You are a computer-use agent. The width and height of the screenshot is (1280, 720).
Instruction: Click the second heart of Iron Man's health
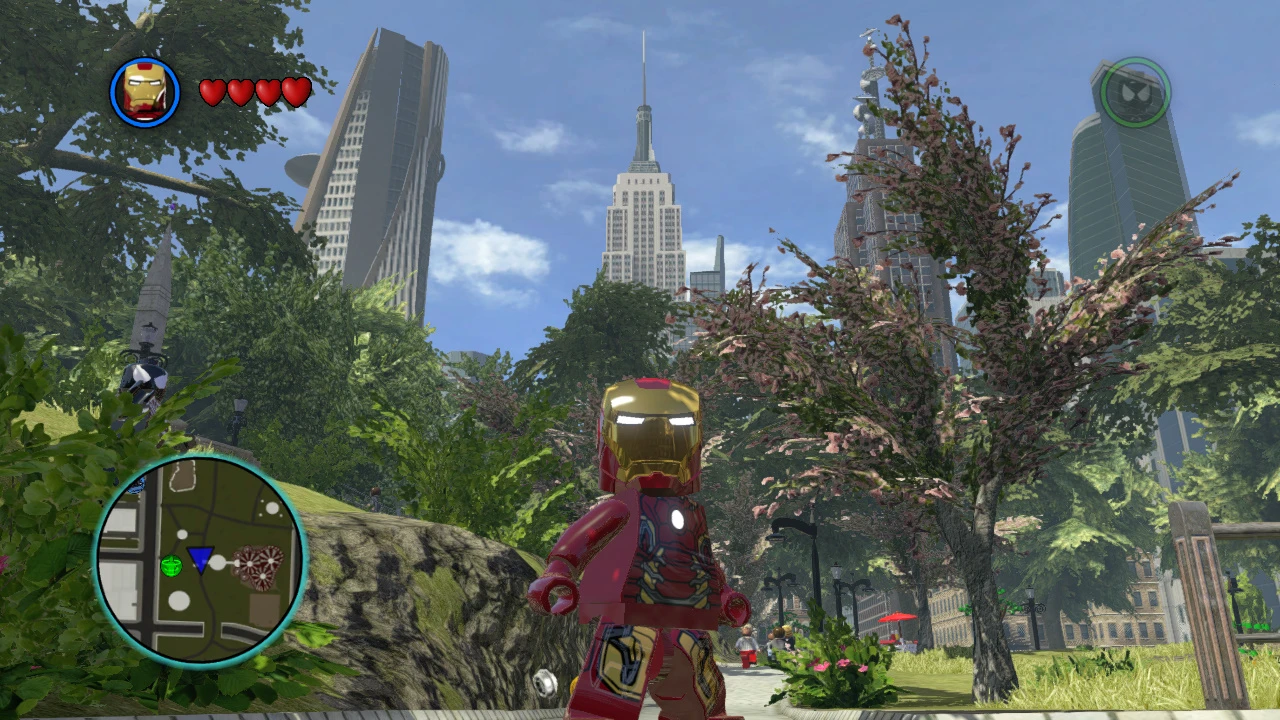(240, 91)
